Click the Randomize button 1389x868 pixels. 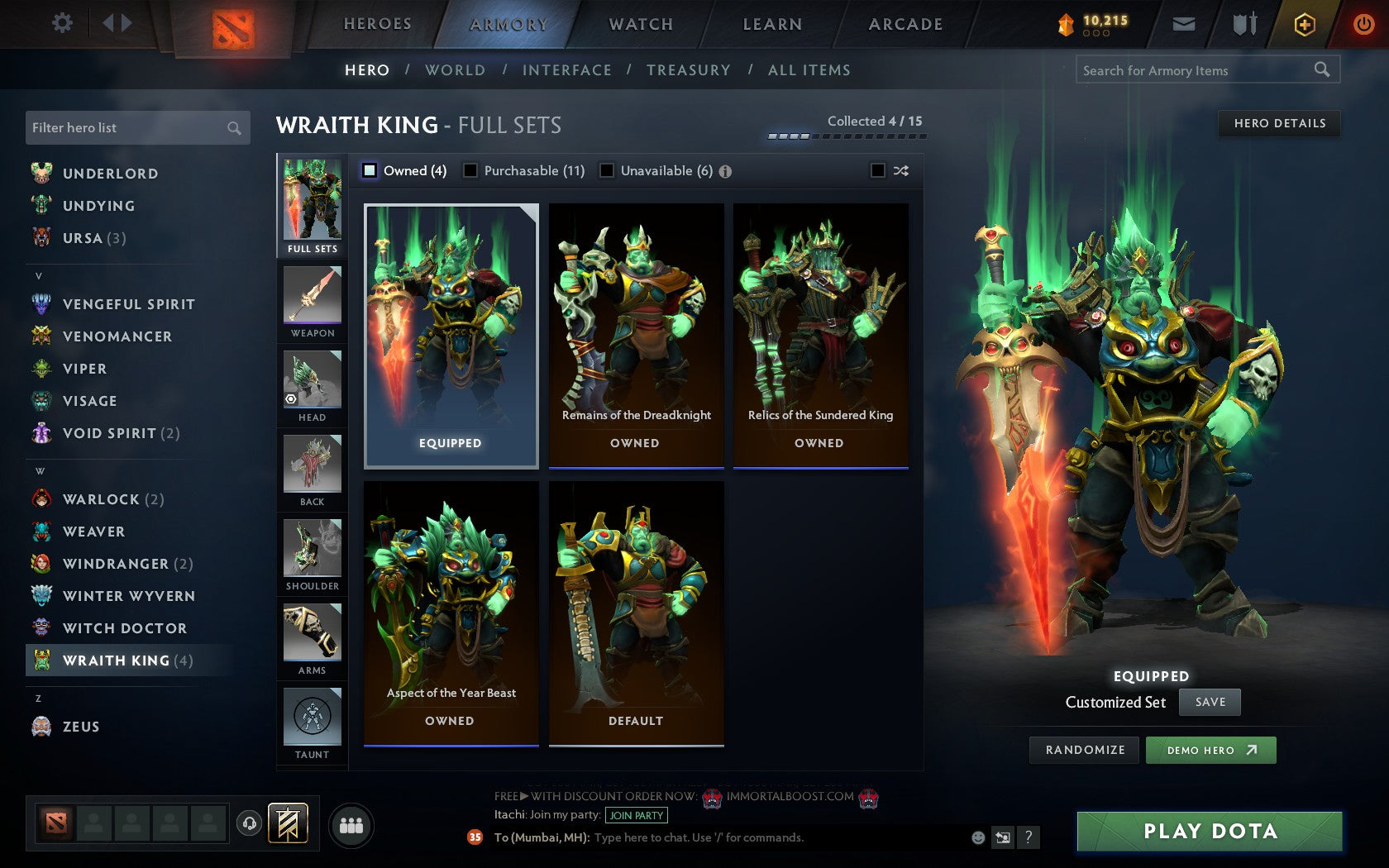tap(1084, 750)
